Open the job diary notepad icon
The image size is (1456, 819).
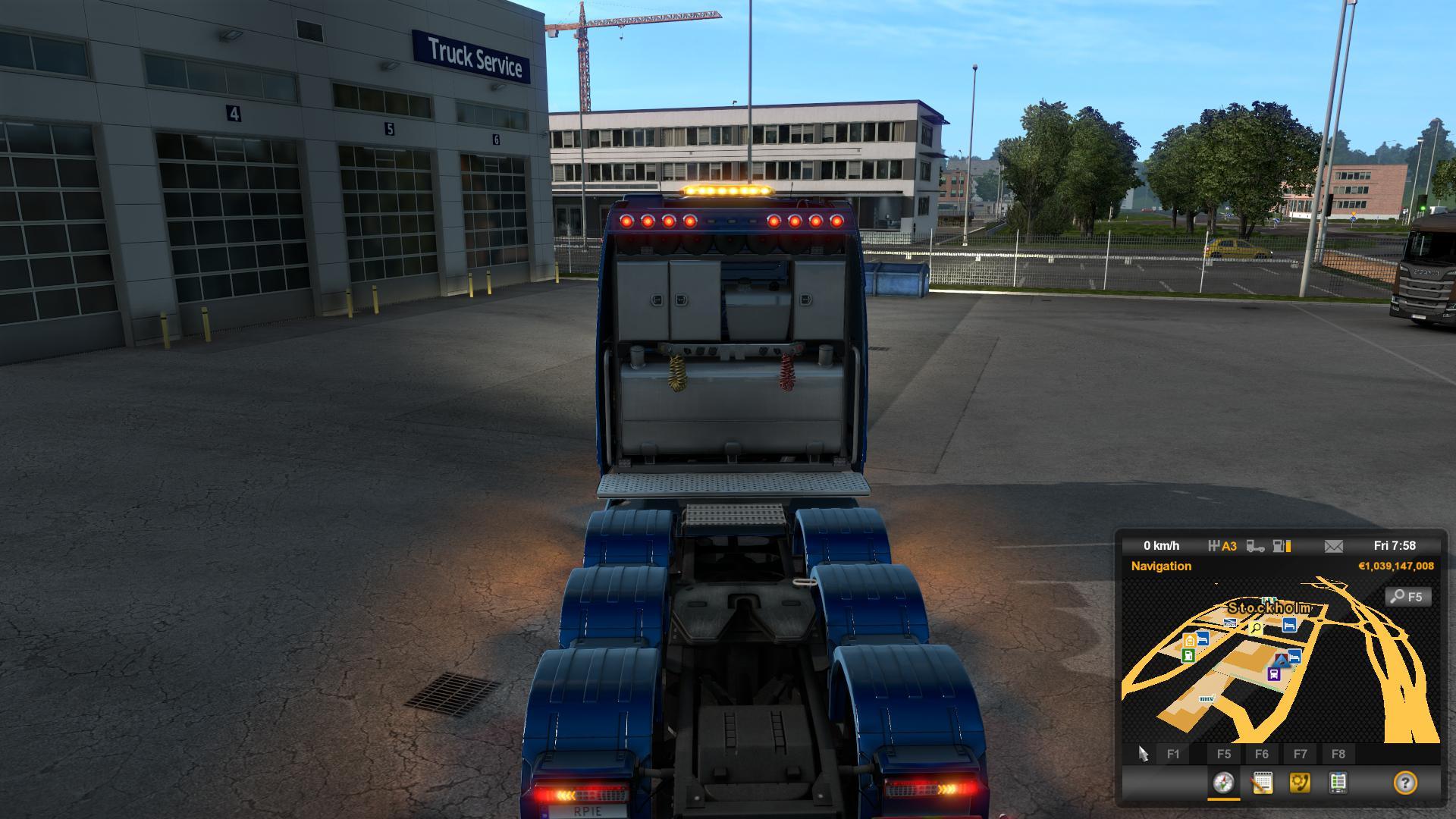point(1263,783)
